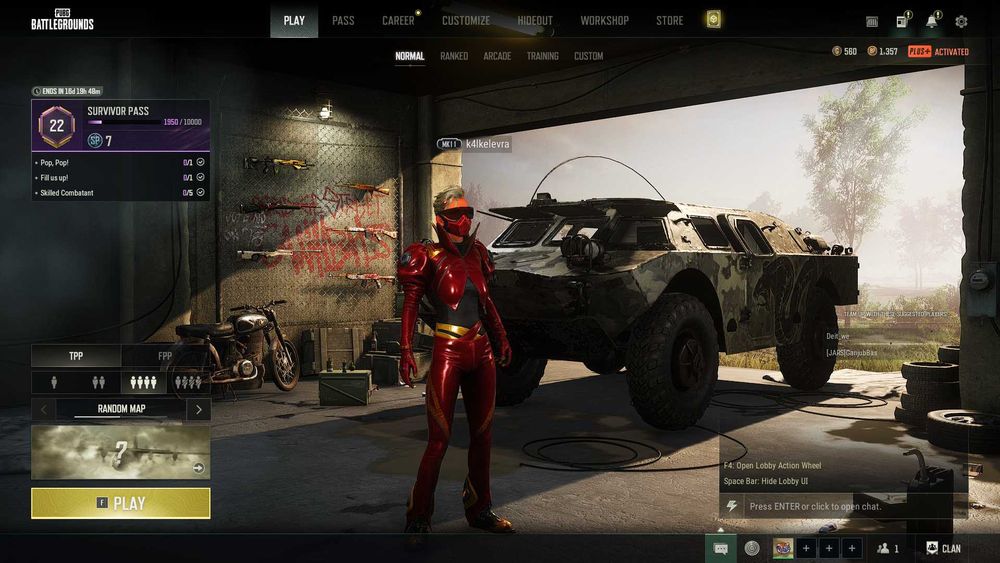Open the notifications bell
Screen dimensions: 1000x563
(x=932, y=21)
